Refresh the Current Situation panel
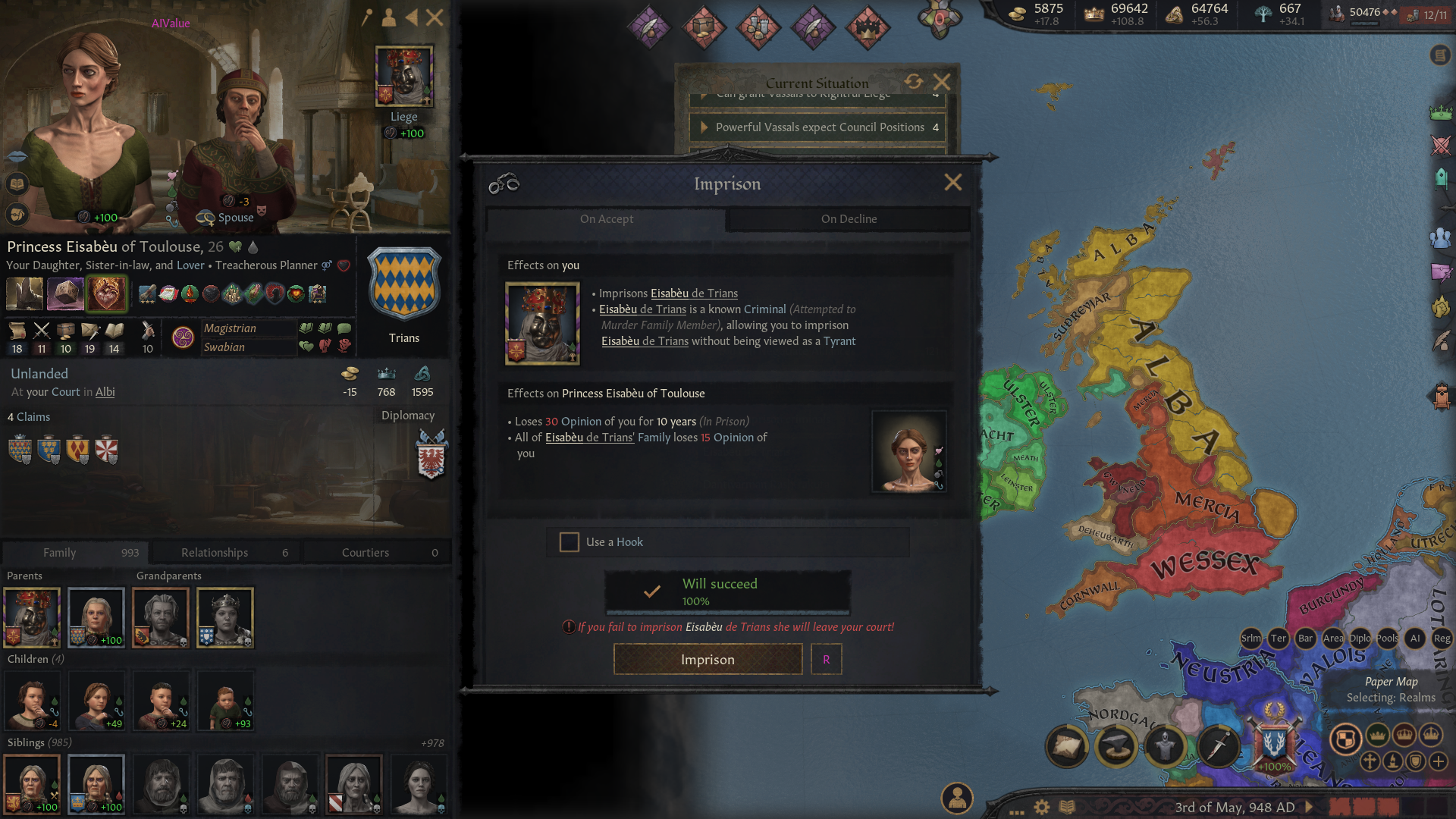The width and height of the screenshot is (1456, 819). [913, 82]
